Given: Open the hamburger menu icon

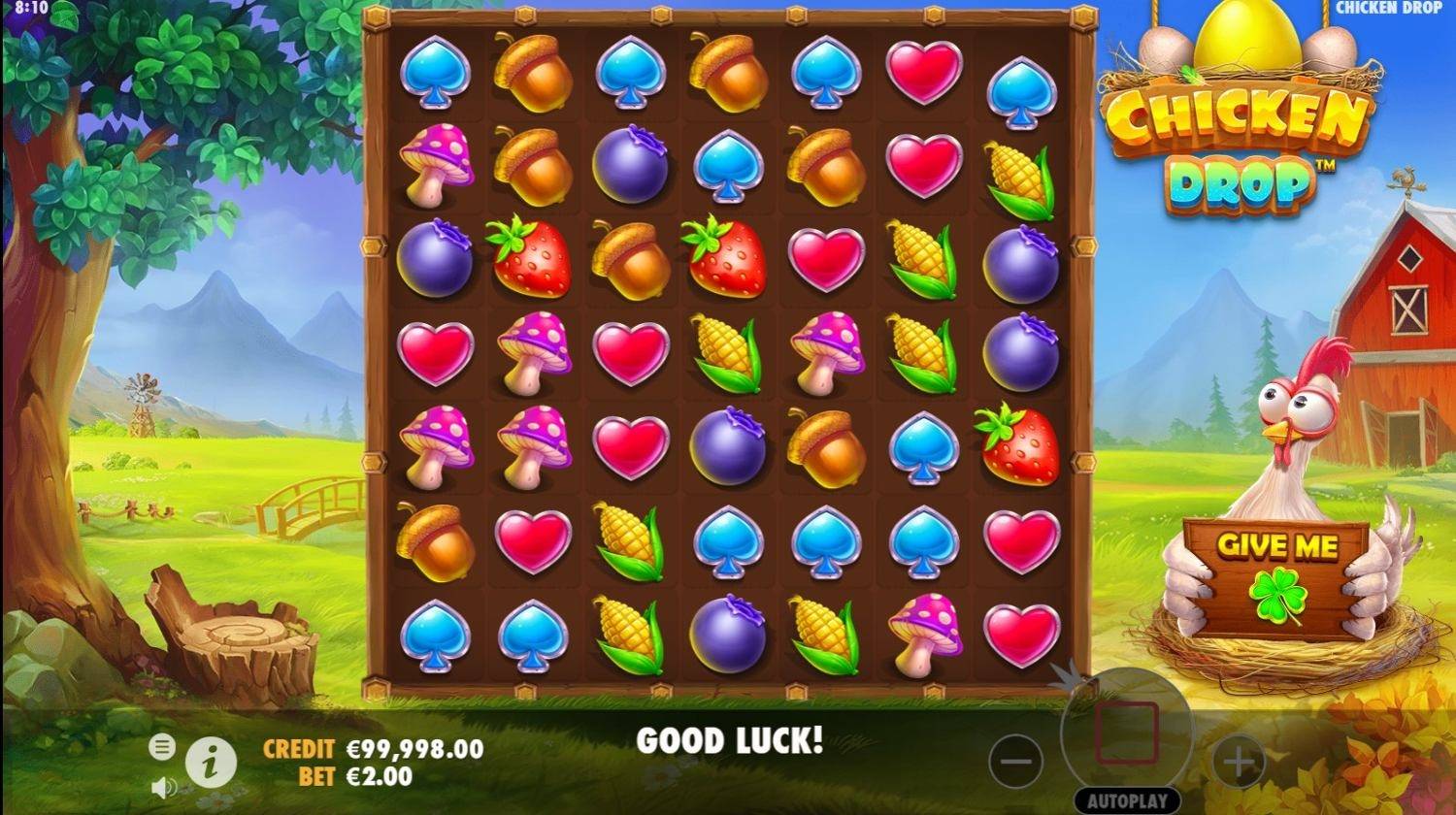Looking at the screenshot, I should 162,746.
